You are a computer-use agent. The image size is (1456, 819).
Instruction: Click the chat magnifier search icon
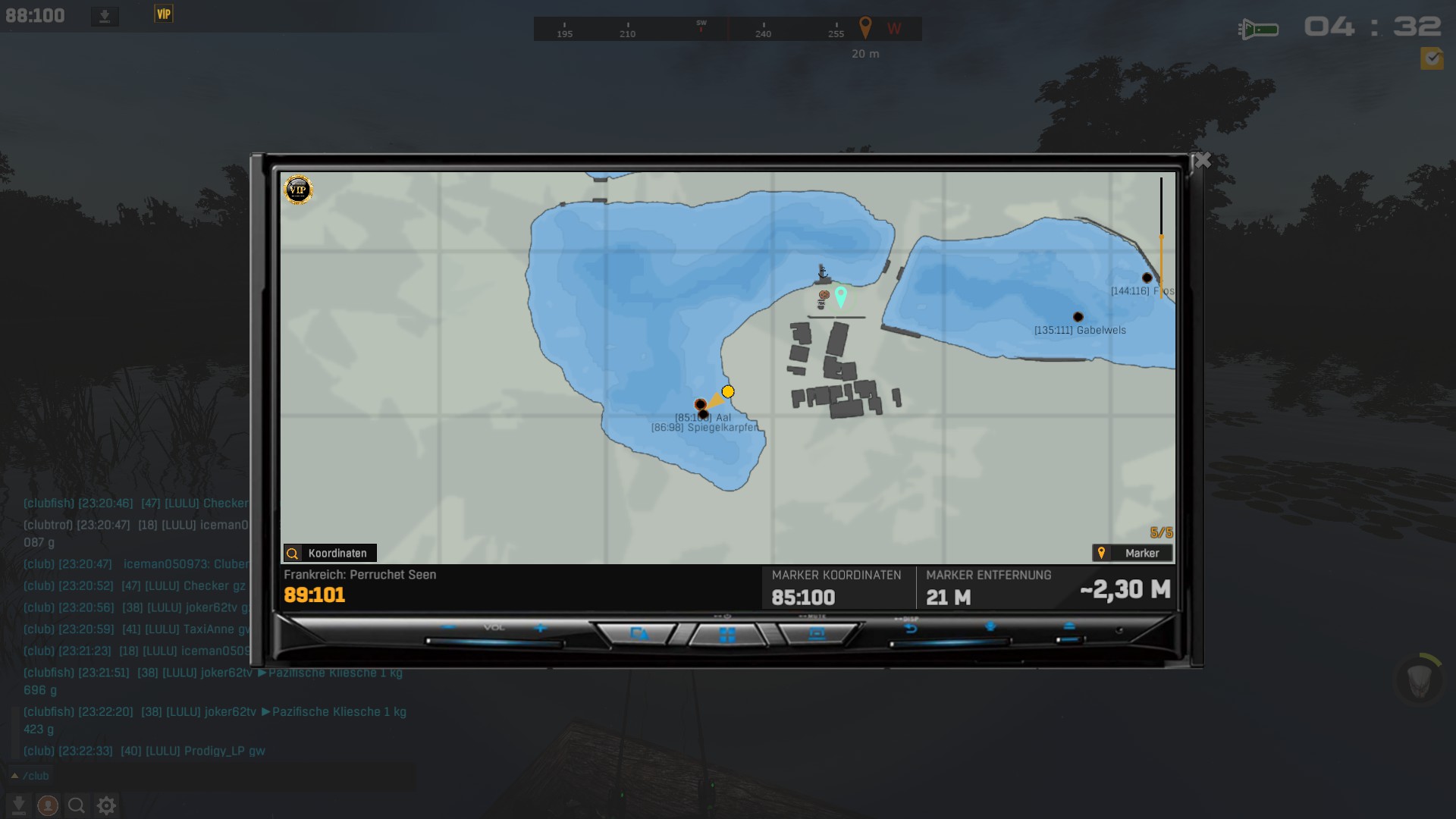coord(77,805)
